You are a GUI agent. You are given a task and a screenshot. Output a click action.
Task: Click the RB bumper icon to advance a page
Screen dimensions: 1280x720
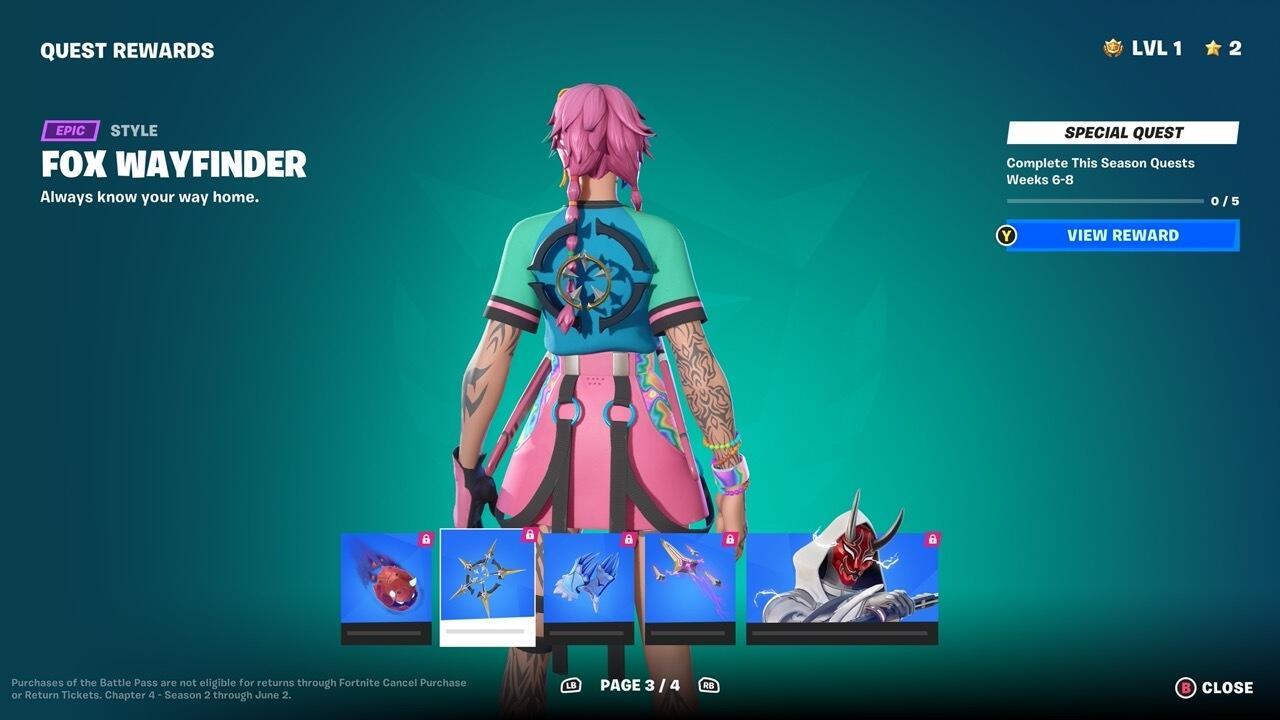(710, 686)
